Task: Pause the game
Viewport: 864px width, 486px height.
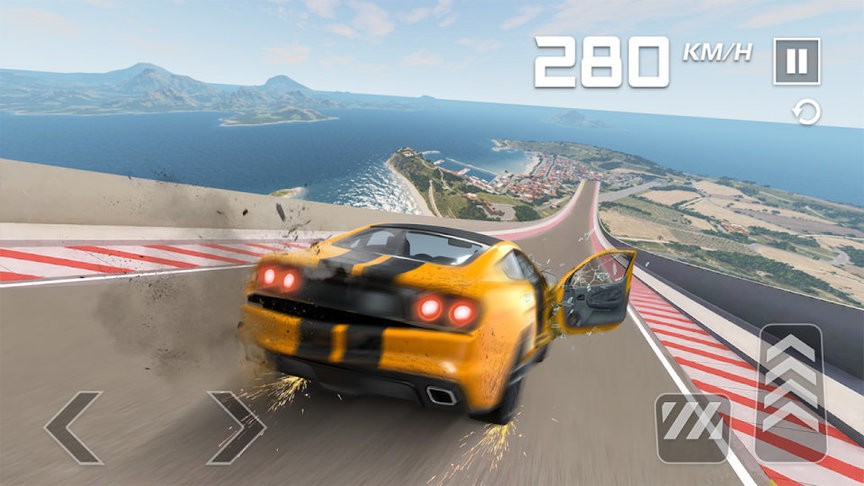Action: [796, 62]
